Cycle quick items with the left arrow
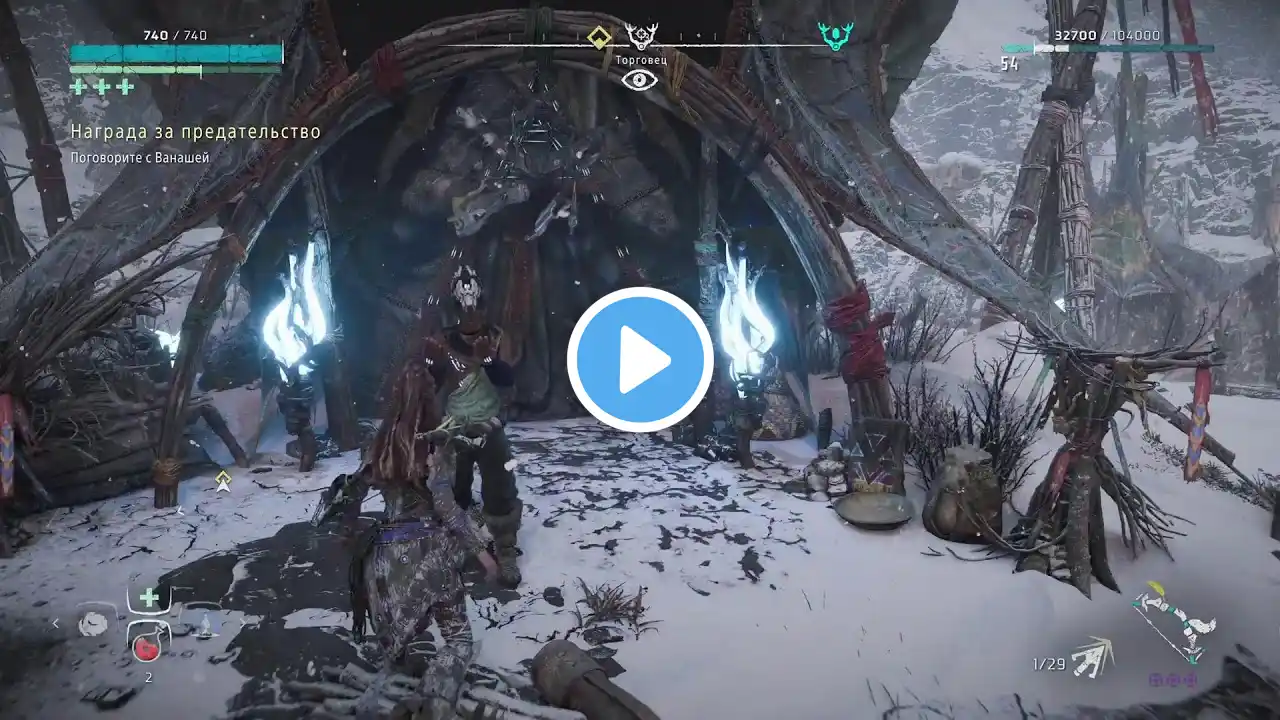The image size is (1280, 720). pos(56,624)
